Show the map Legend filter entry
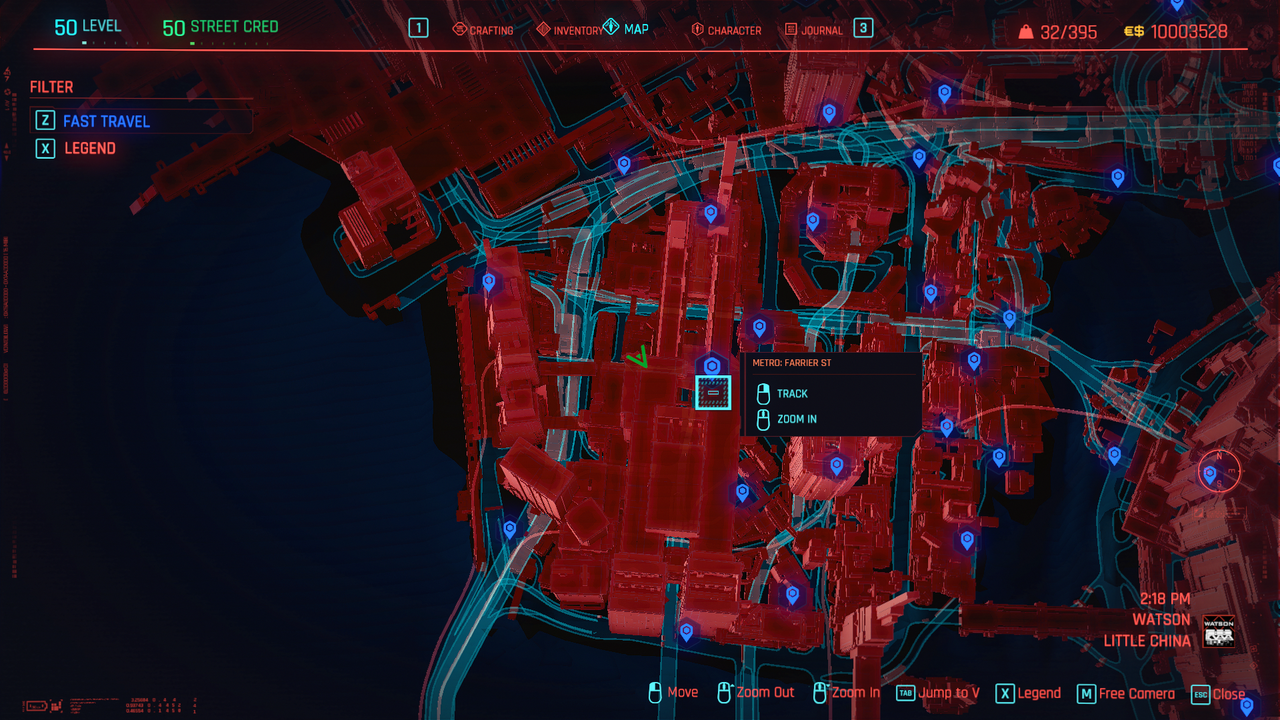Image resolution: width=1280 pixels, height=720 pixels. 89,148
